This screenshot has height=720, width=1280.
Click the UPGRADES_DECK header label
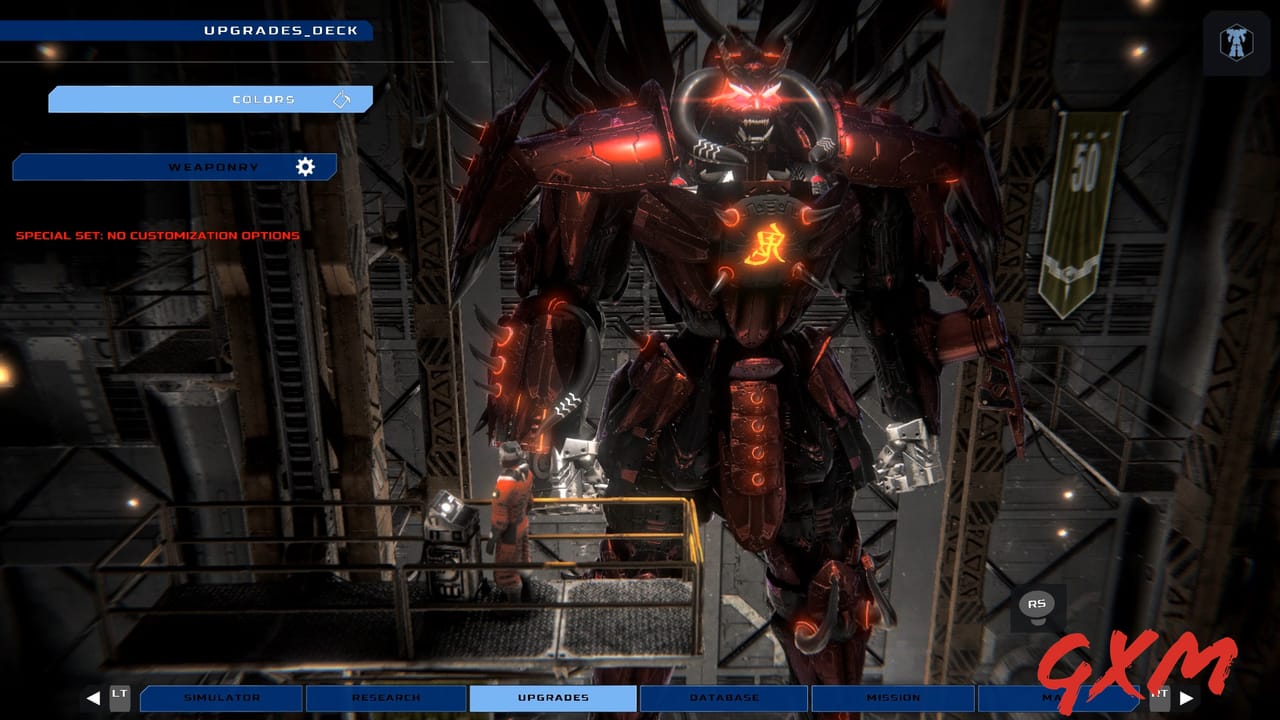pos(282,30)
